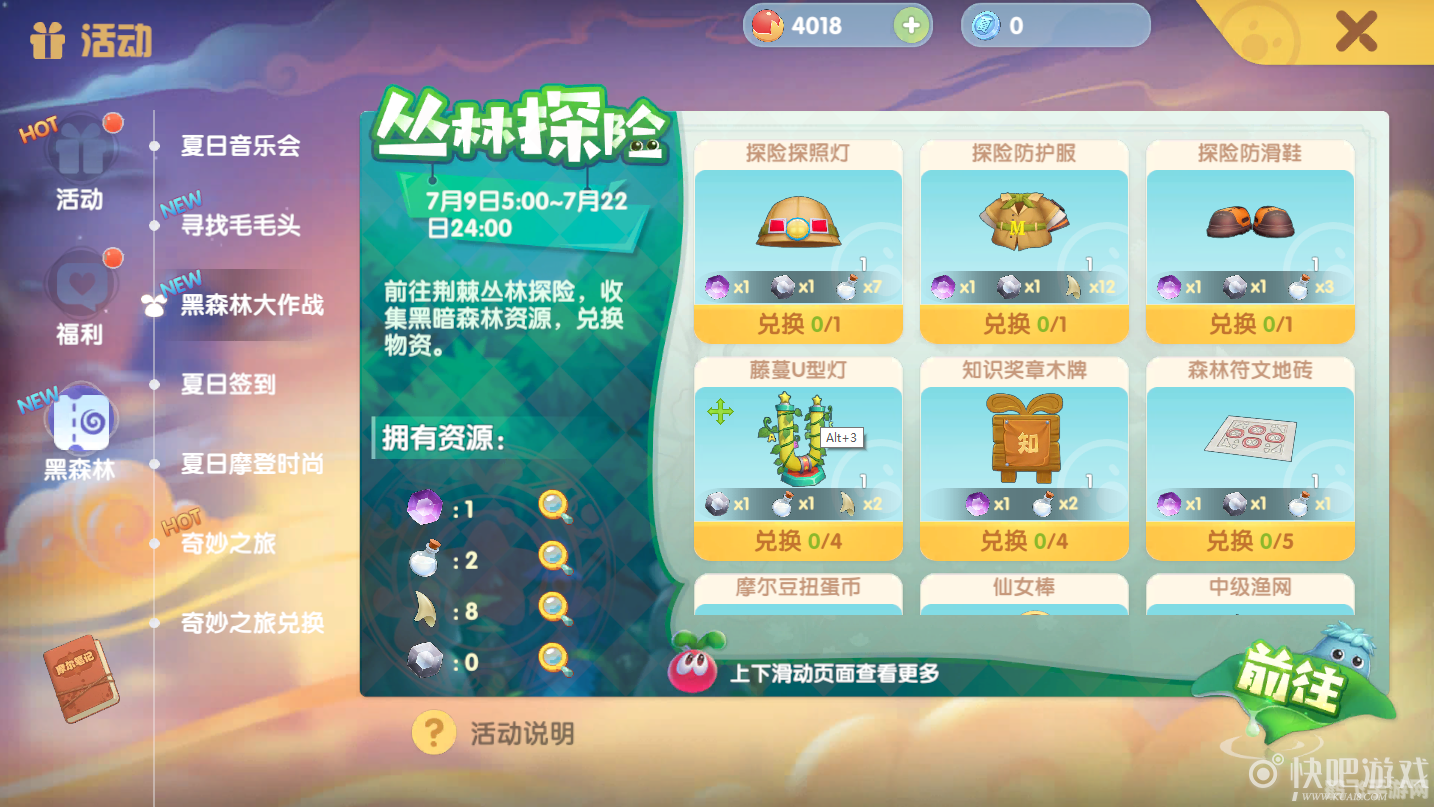The image size is (1434, 807).
Task: Click the magnifier beside the fang resource
Action: click(557, 610)
